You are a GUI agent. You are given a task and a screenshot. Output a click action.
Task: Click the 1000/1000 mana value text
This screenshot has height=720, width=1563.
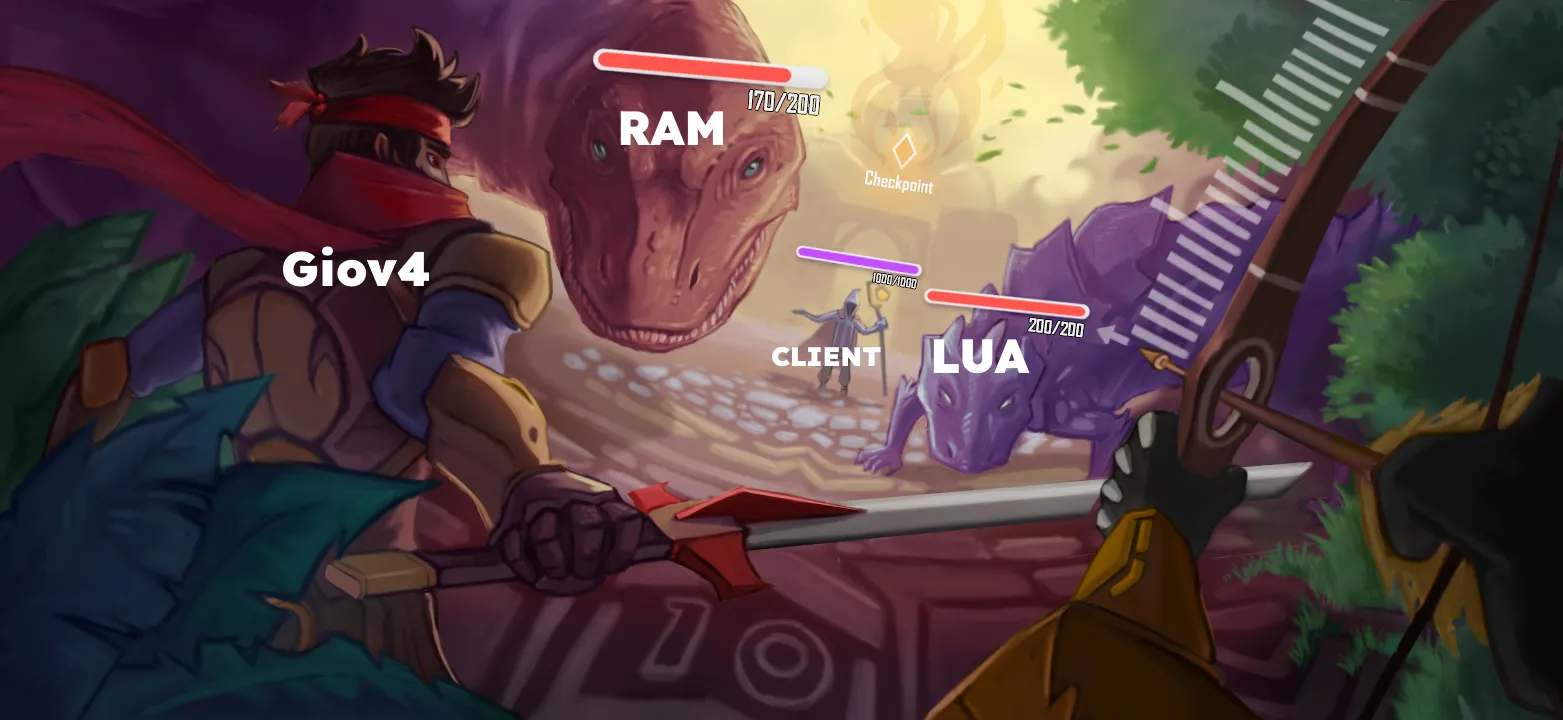tap(893, 281)
